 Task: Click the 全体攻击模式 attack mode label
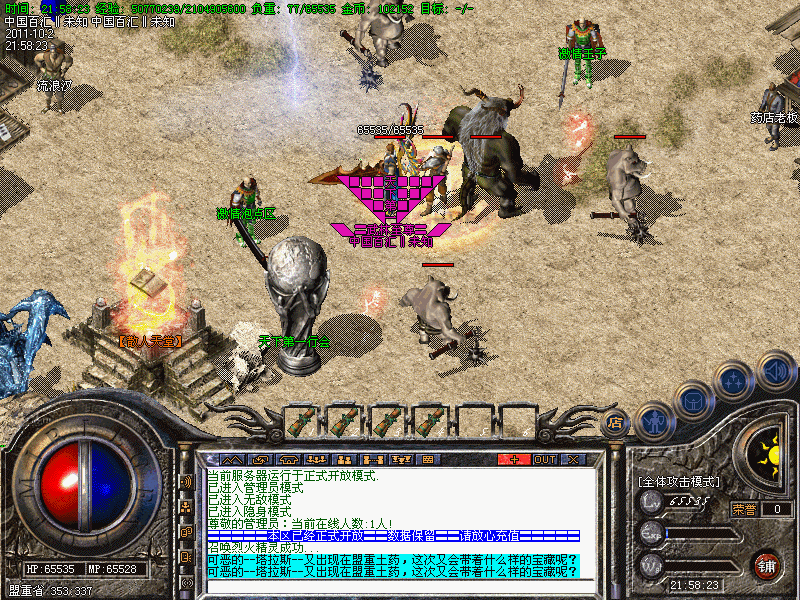coord(678,481)
